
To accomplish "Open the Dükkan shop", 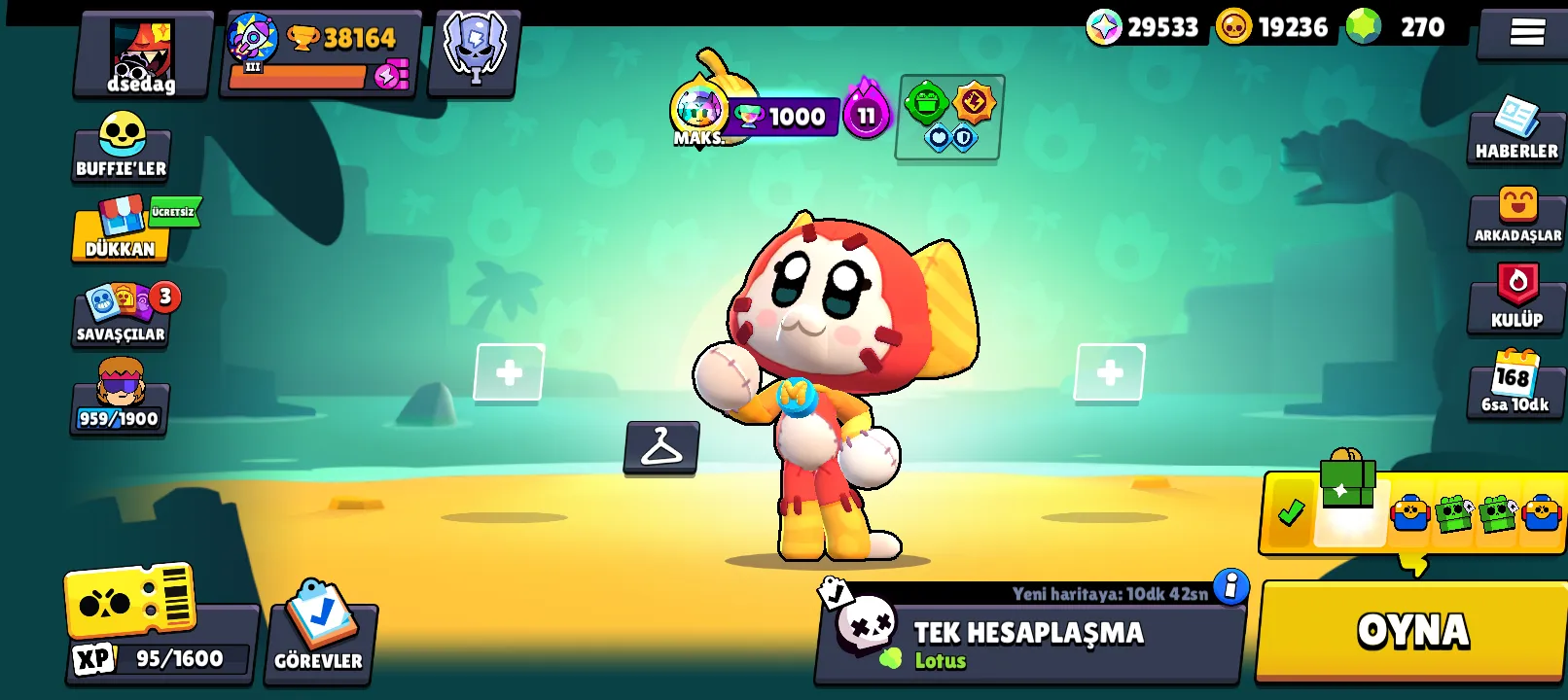I will pyautogui.click(x=119, y=231).
